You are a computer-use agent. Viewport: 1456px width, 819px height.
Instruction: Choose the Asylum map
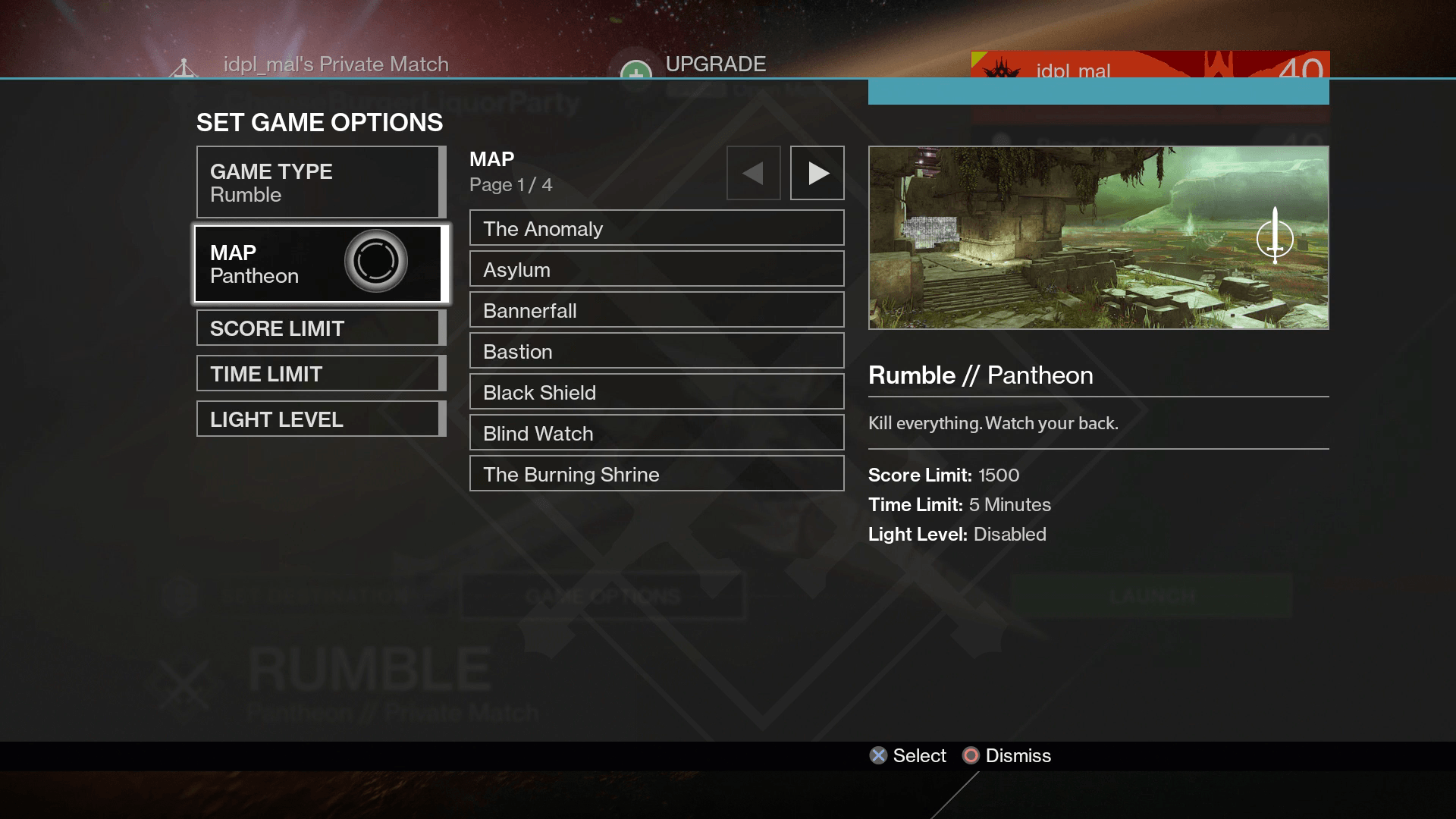point(657,269)
